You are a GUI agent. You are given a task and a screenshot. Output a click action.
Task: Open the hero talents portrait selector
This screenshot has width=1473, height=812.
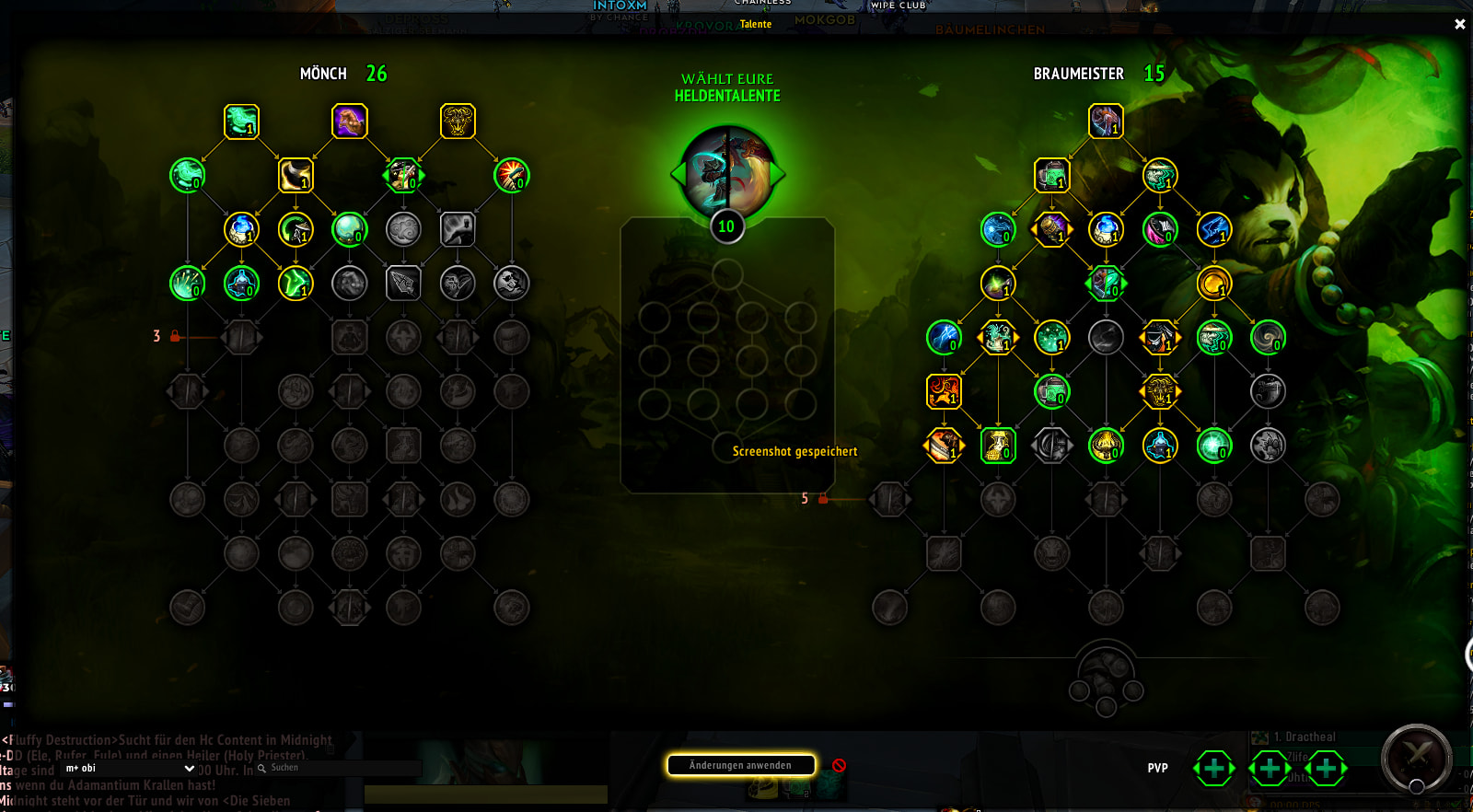[x=727, y=173]
